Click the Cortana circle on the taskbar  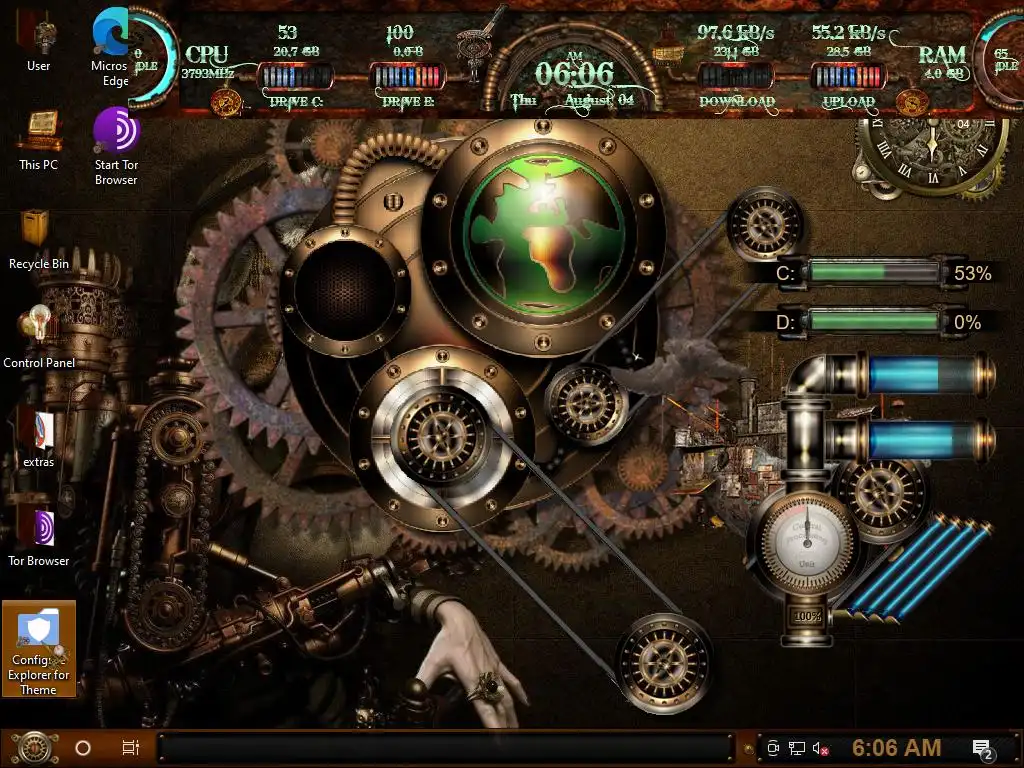click(x=83, y=747)
